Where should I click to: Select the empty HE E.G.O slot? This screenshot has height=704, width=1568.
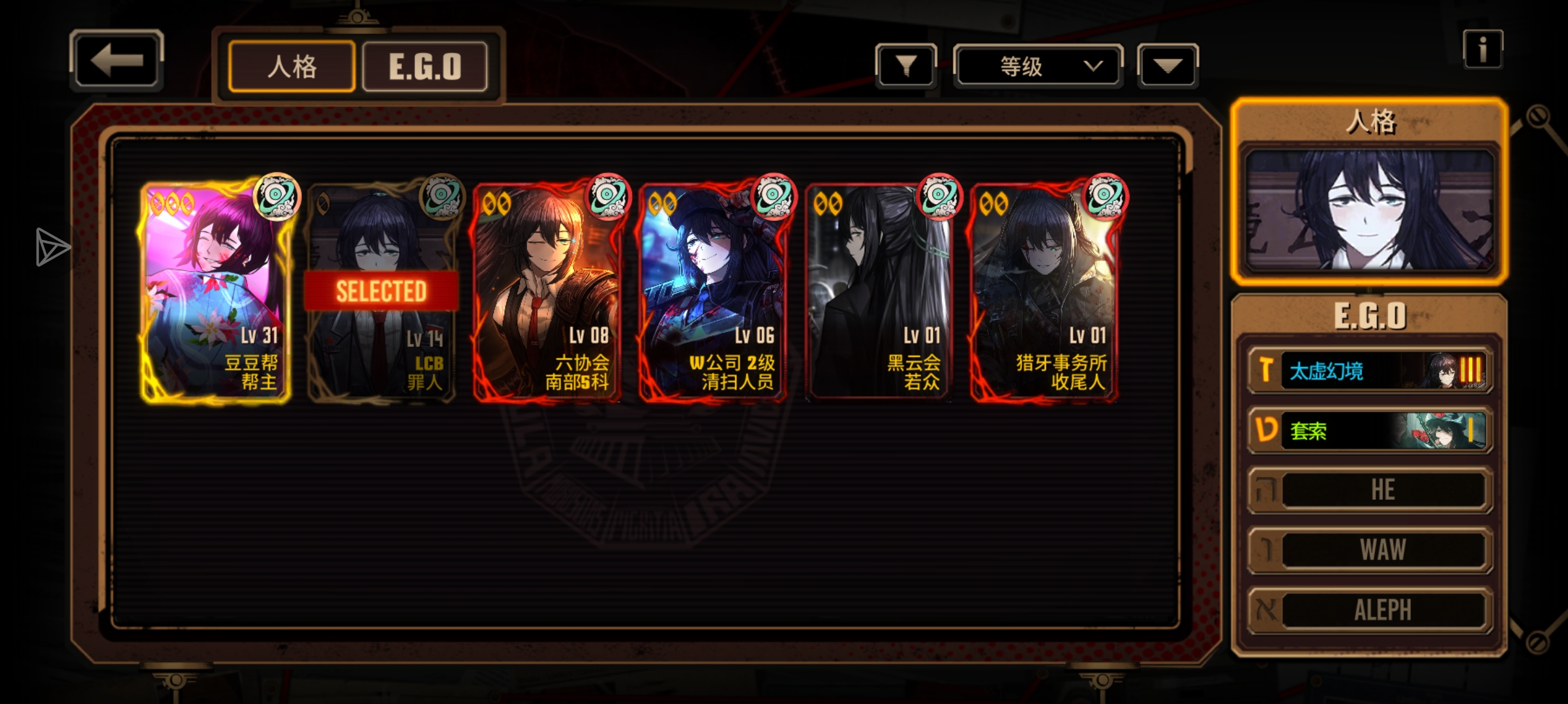[x=1370, y=490]
